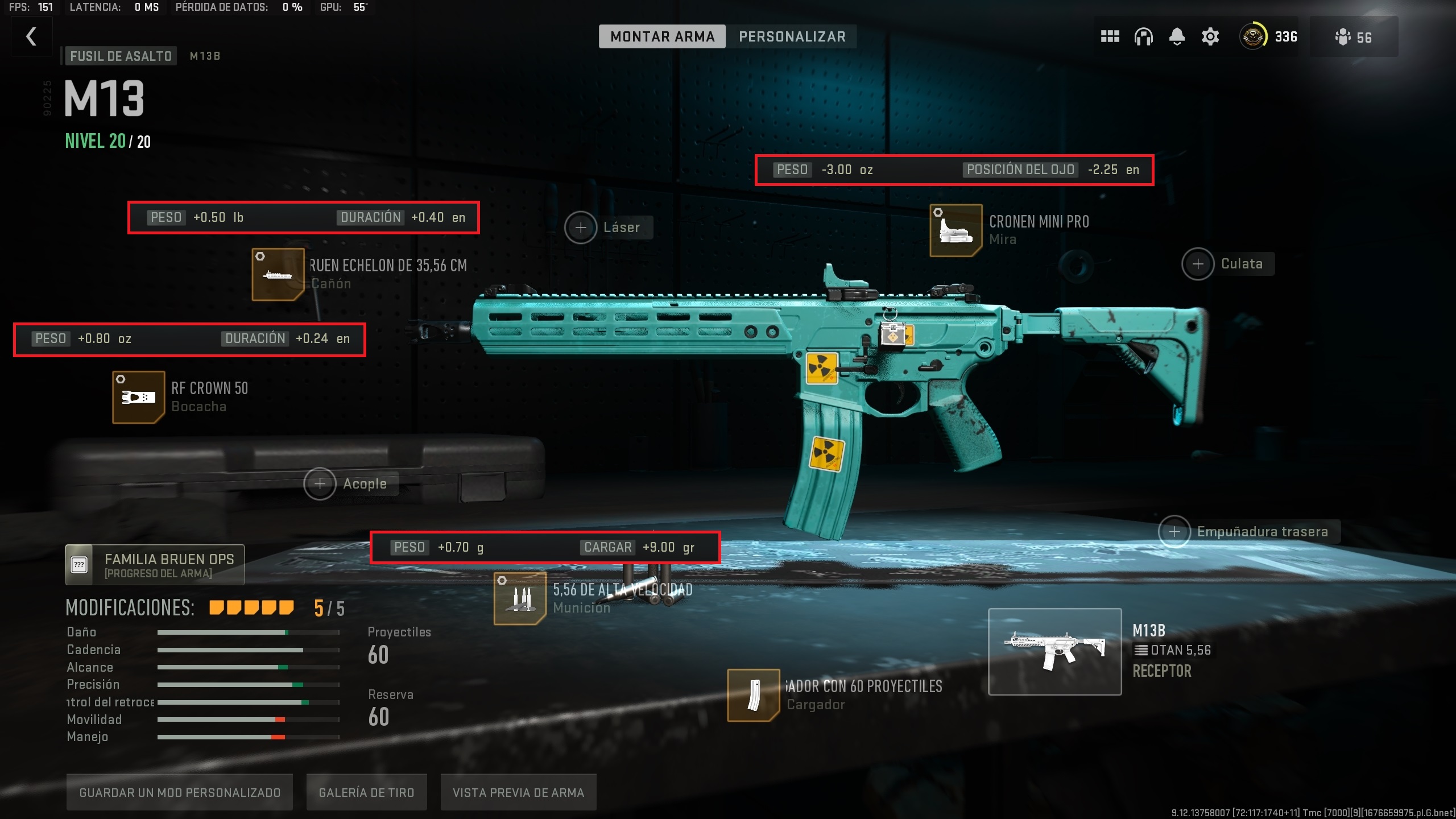Open the Bruen Echelon barrel icon

(279, 275)
